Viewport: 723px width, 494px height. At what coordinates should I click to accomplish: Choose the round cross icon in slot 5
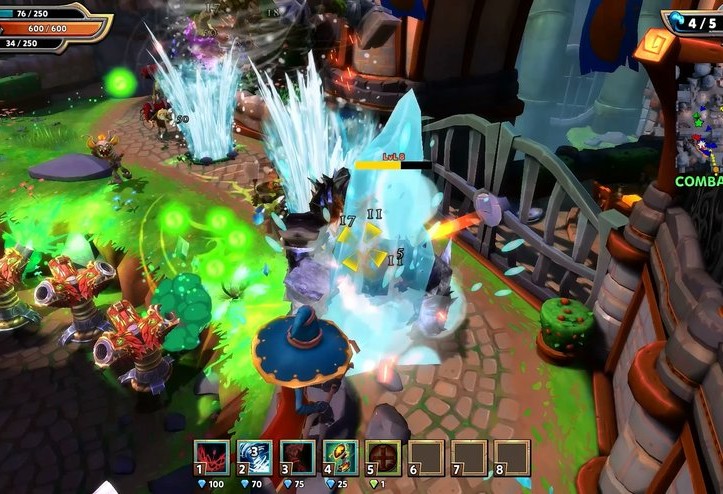pos(383,457)
